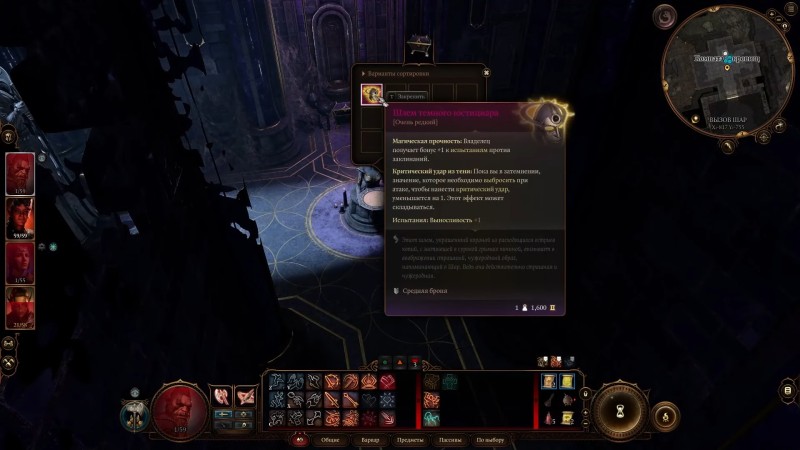Click the active character's large portrait
This screenshot has height=450, width=800.
pyautogui.click(x=180, y=405)
